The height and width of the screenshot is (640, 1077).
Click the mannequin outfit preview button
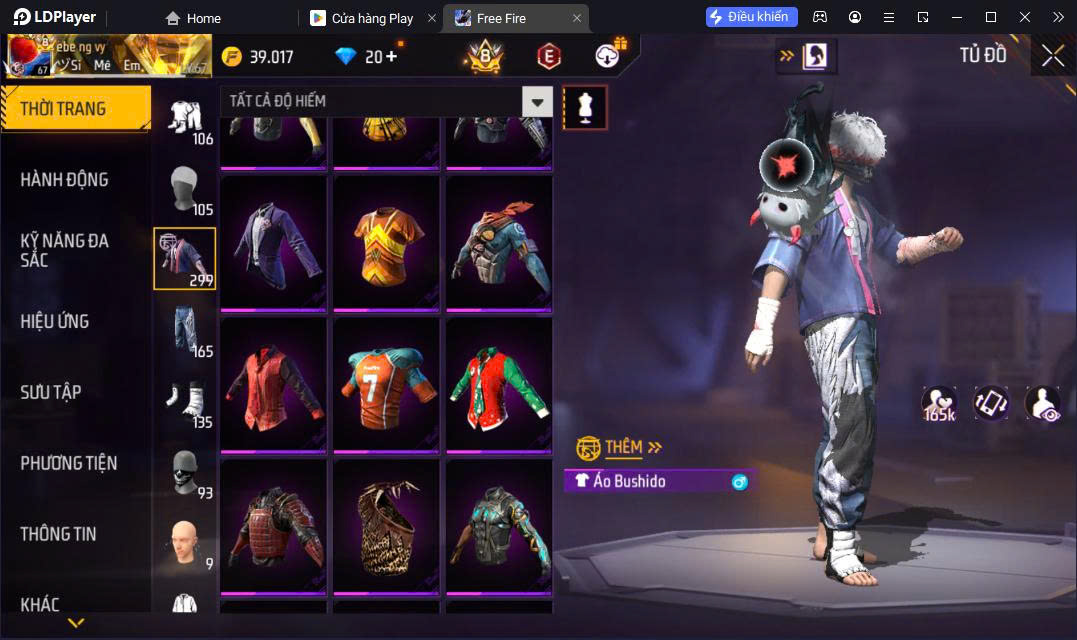click(x=585, y=107)
